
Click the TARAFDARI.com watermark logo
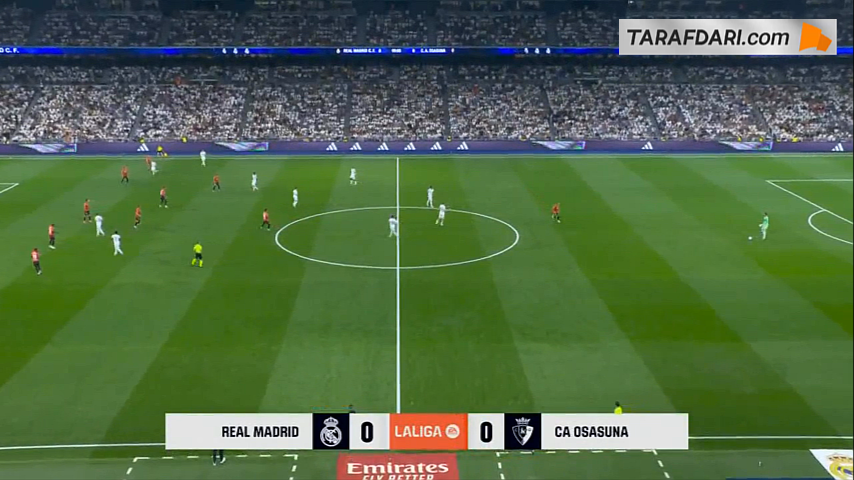tap(727, 37)
